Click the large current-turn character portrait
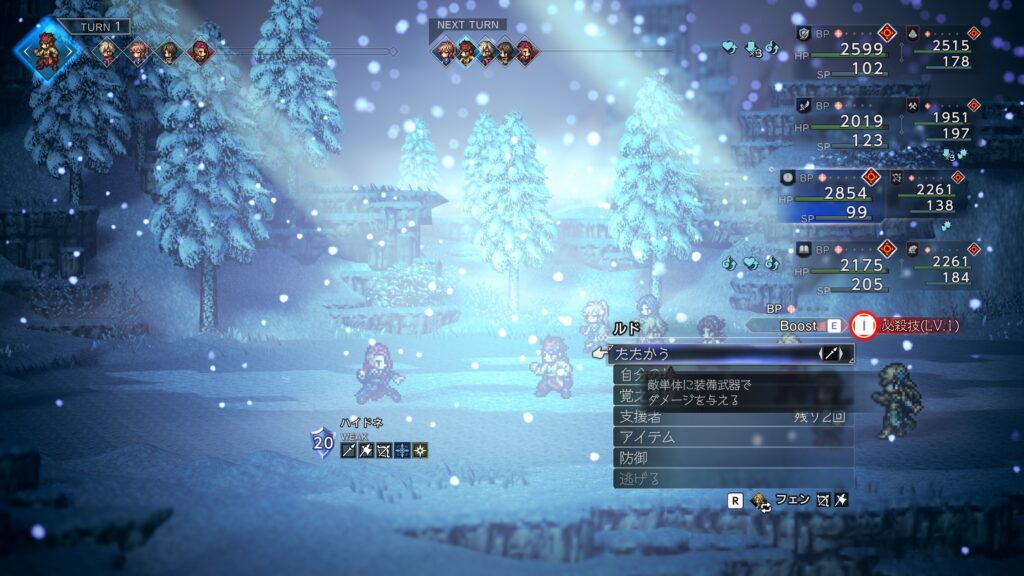Viewport: 1024px width, 576px height. 46,50
